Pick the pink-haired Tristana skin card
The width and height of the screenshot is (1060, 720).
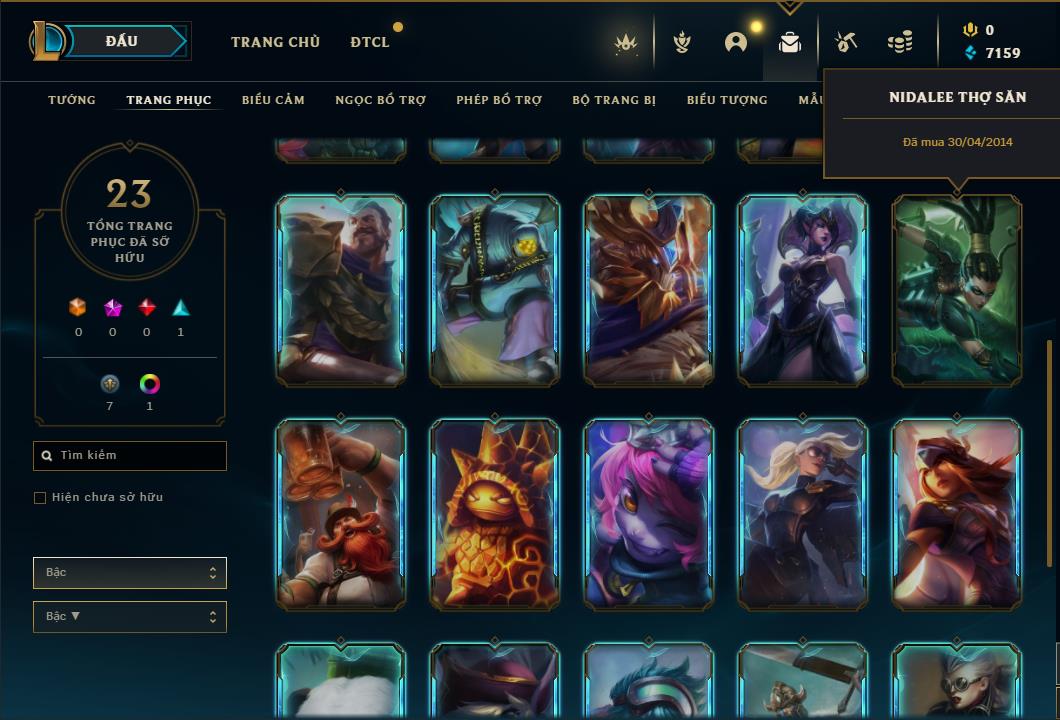[649, 514]
